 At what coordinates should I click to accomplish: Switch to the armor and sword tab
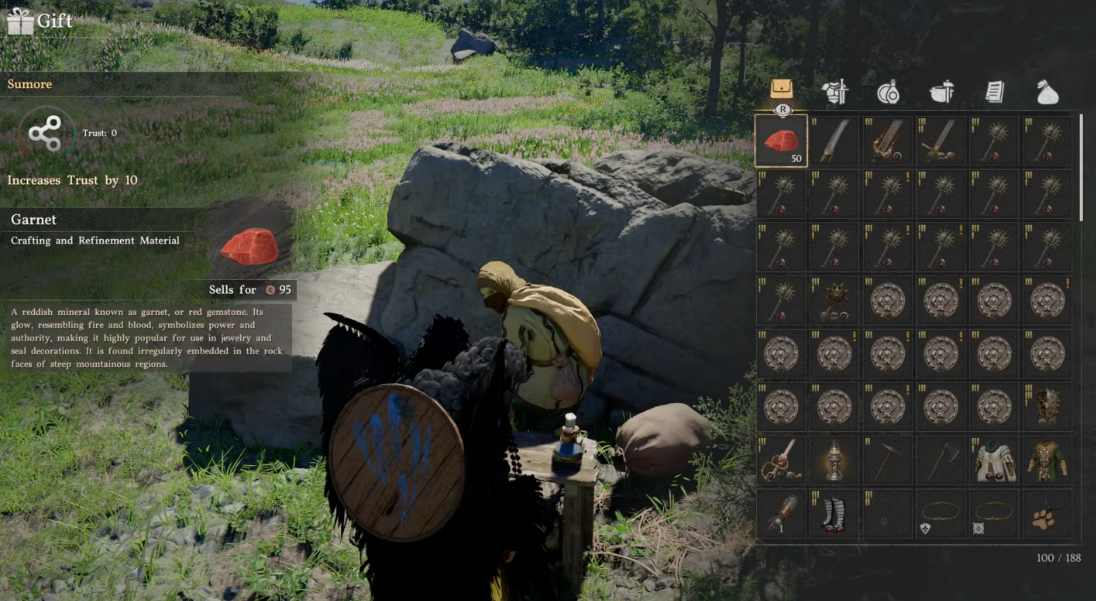[835, 92]
